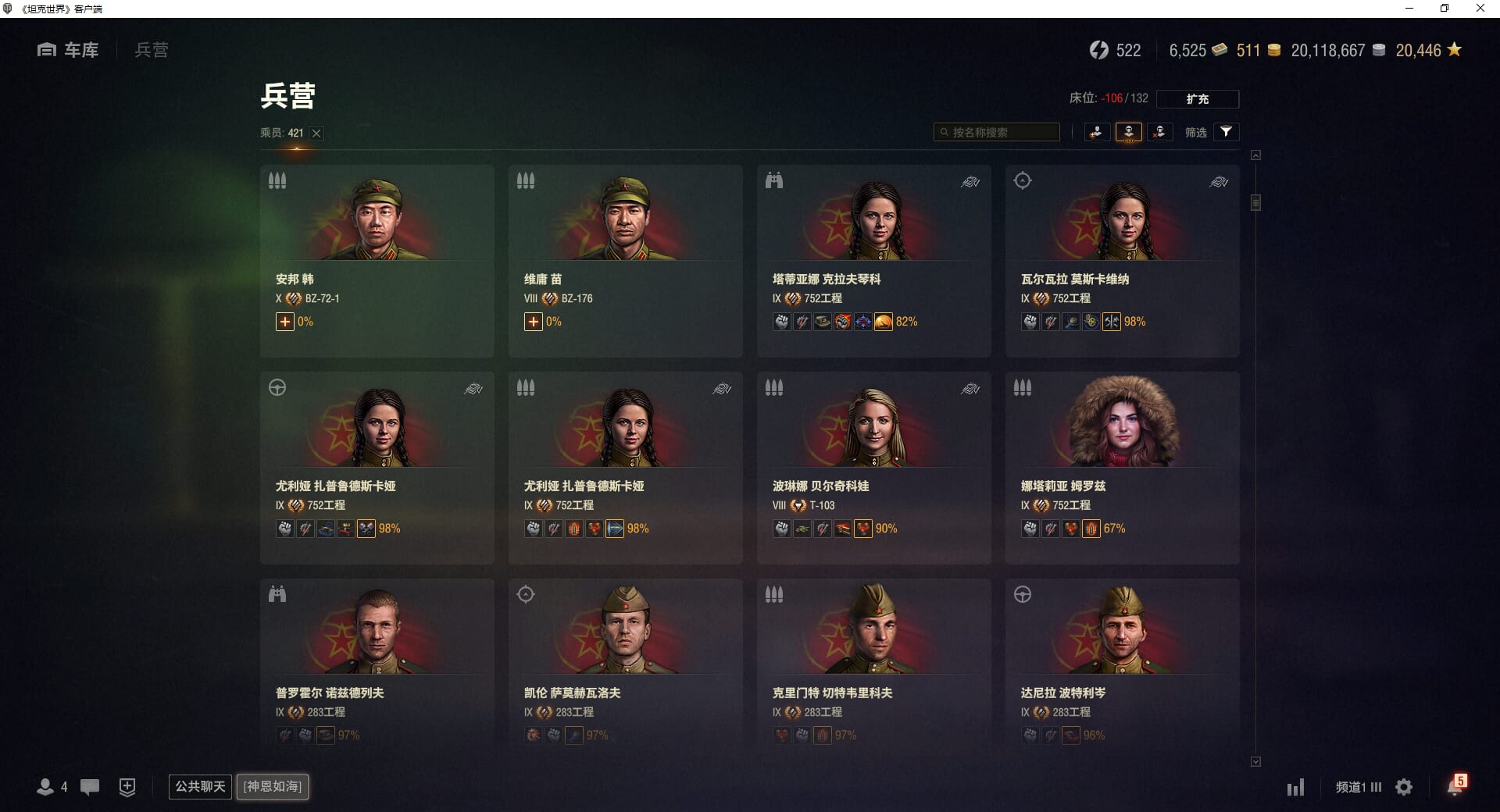
Task: Return to the 车库 garage screen
Action: click(68, 50)
